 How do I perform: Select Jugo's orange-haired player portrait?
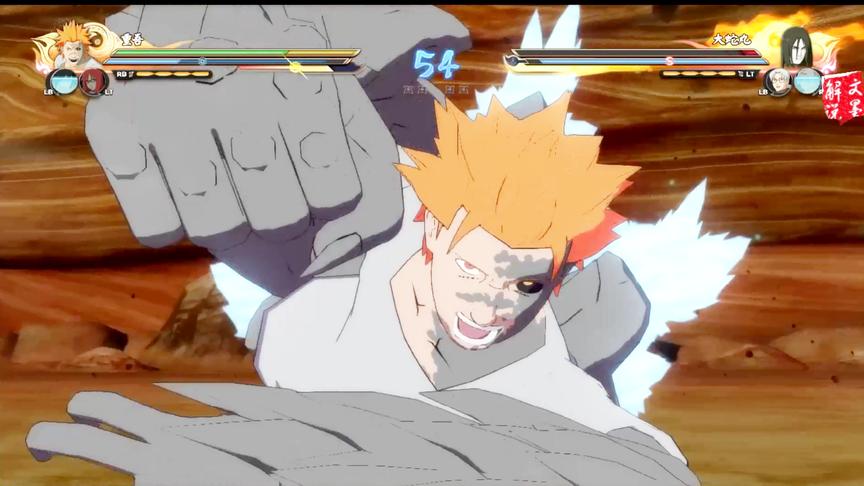click(x=74, y=44)
